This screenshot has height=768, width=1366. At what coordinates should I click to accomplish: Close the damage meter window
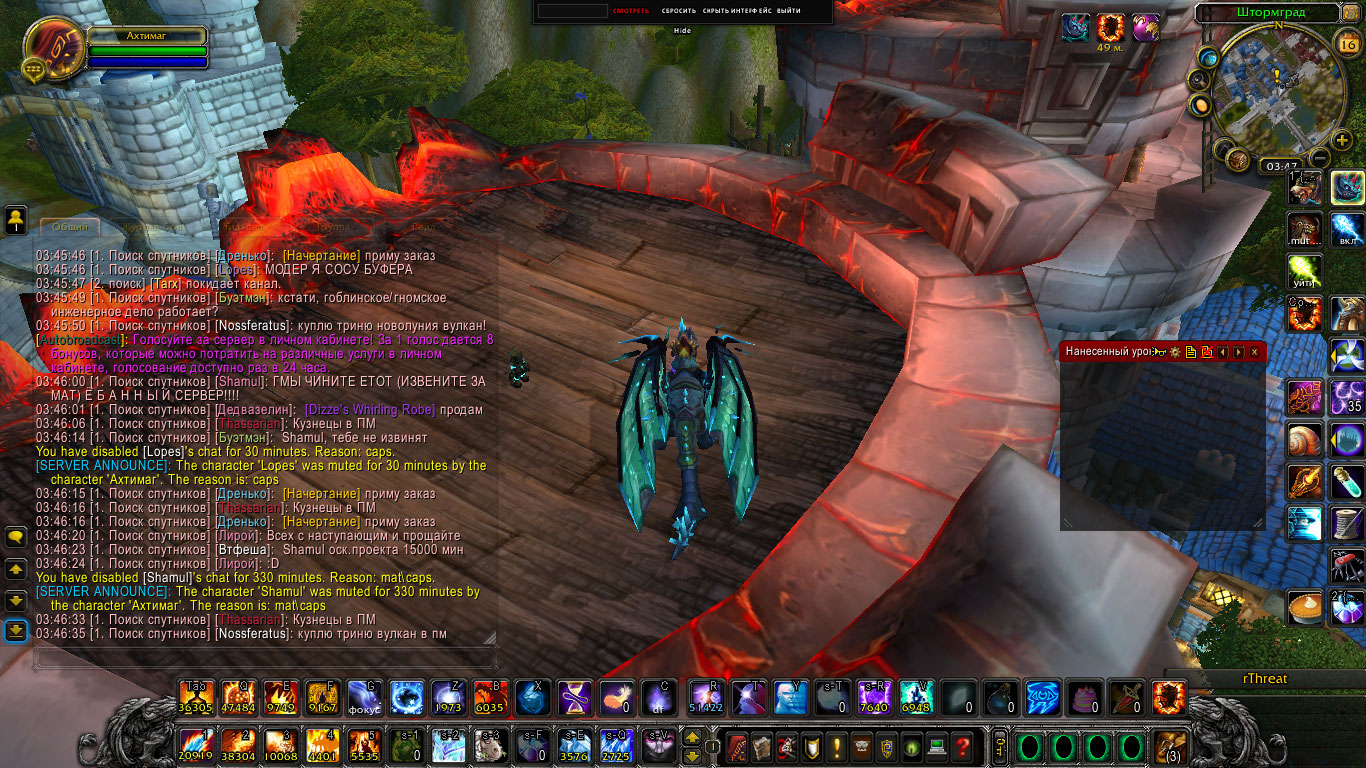click(1254, 352)
